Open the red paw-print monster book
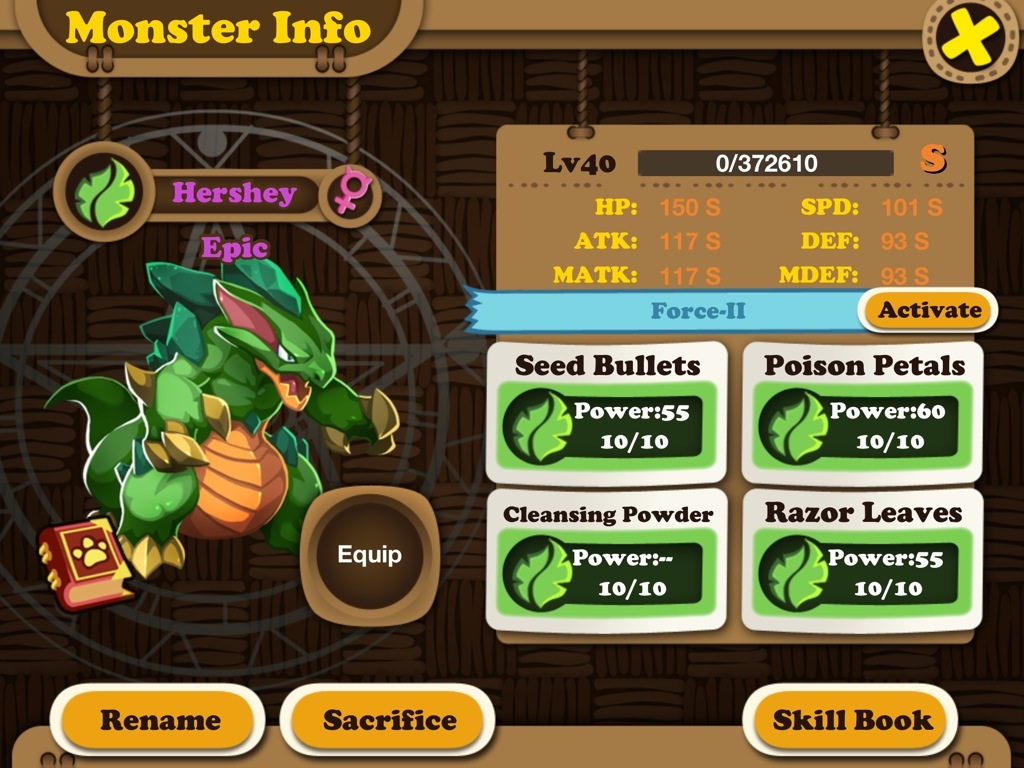 [85, 562]
